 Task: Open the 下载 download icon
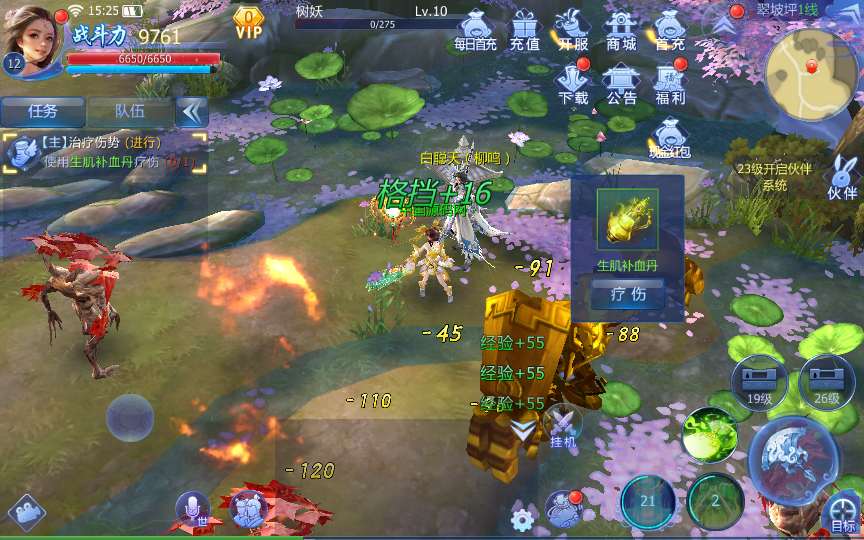click(x=573, y=83)
